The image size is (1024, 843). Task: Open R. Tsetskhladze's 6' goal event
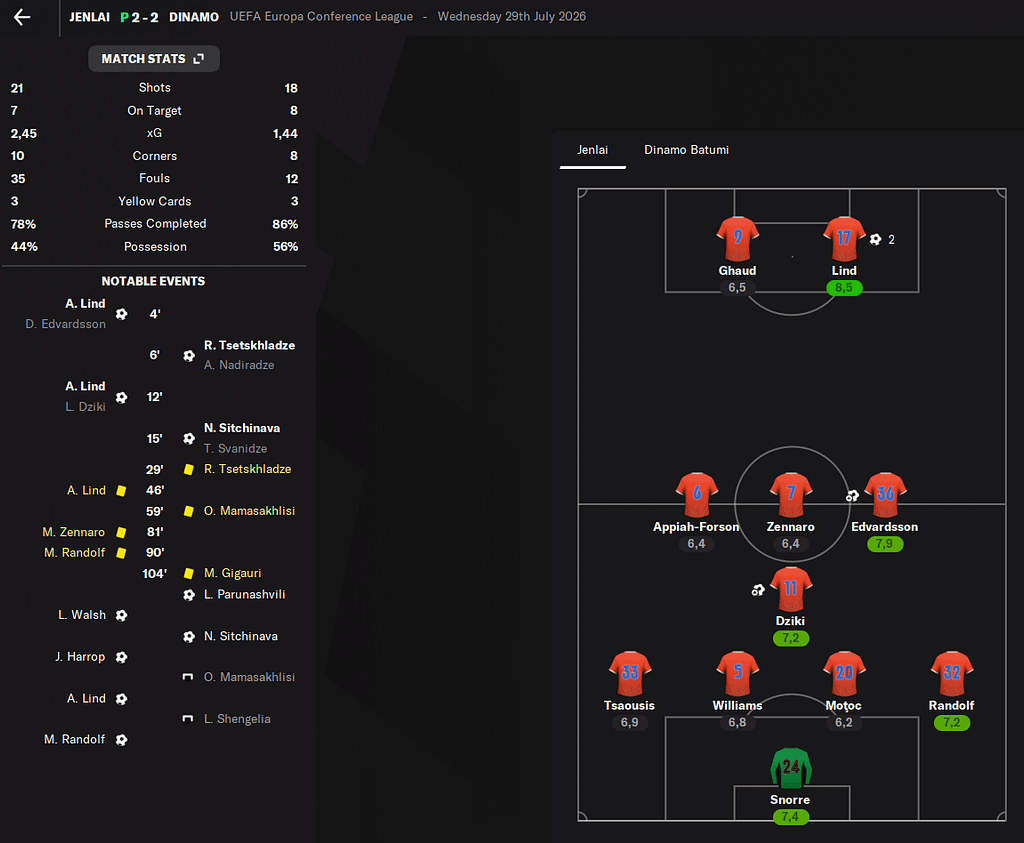(x=249, y=346)
